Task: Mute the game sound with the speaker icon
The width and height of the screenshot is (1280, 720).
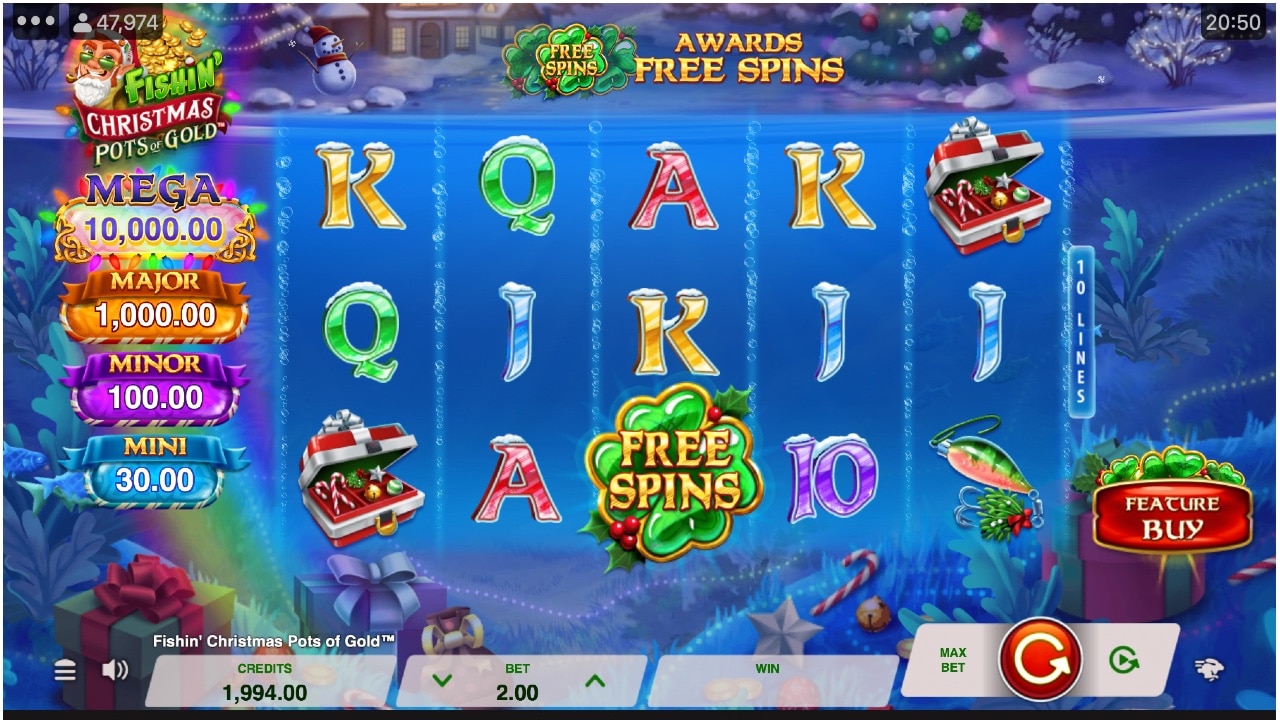Action: click(114, 668)
